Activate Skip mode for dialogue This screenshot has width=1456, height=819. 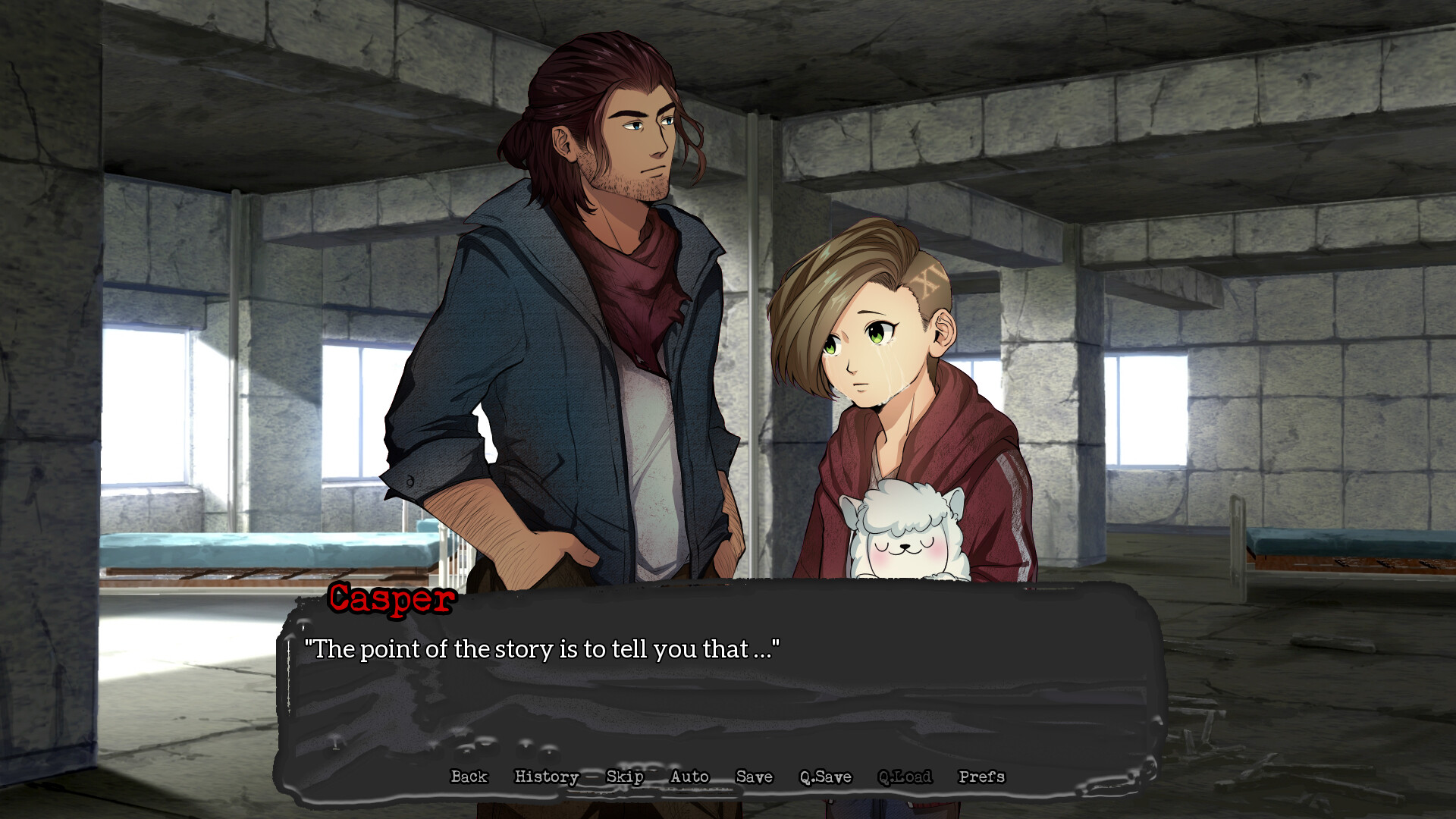pos(625,777)
